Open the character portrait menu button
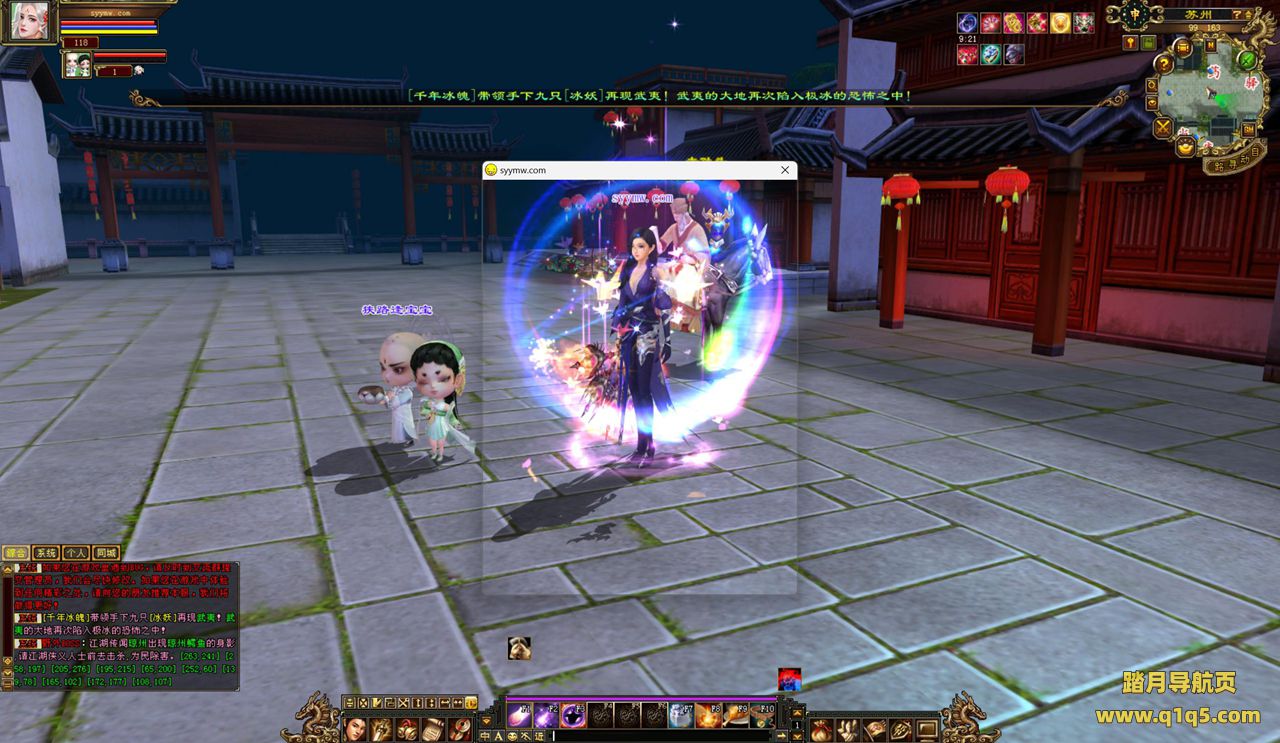The width and height of the screenshot is (1280, 743). [x=355, y=729]
